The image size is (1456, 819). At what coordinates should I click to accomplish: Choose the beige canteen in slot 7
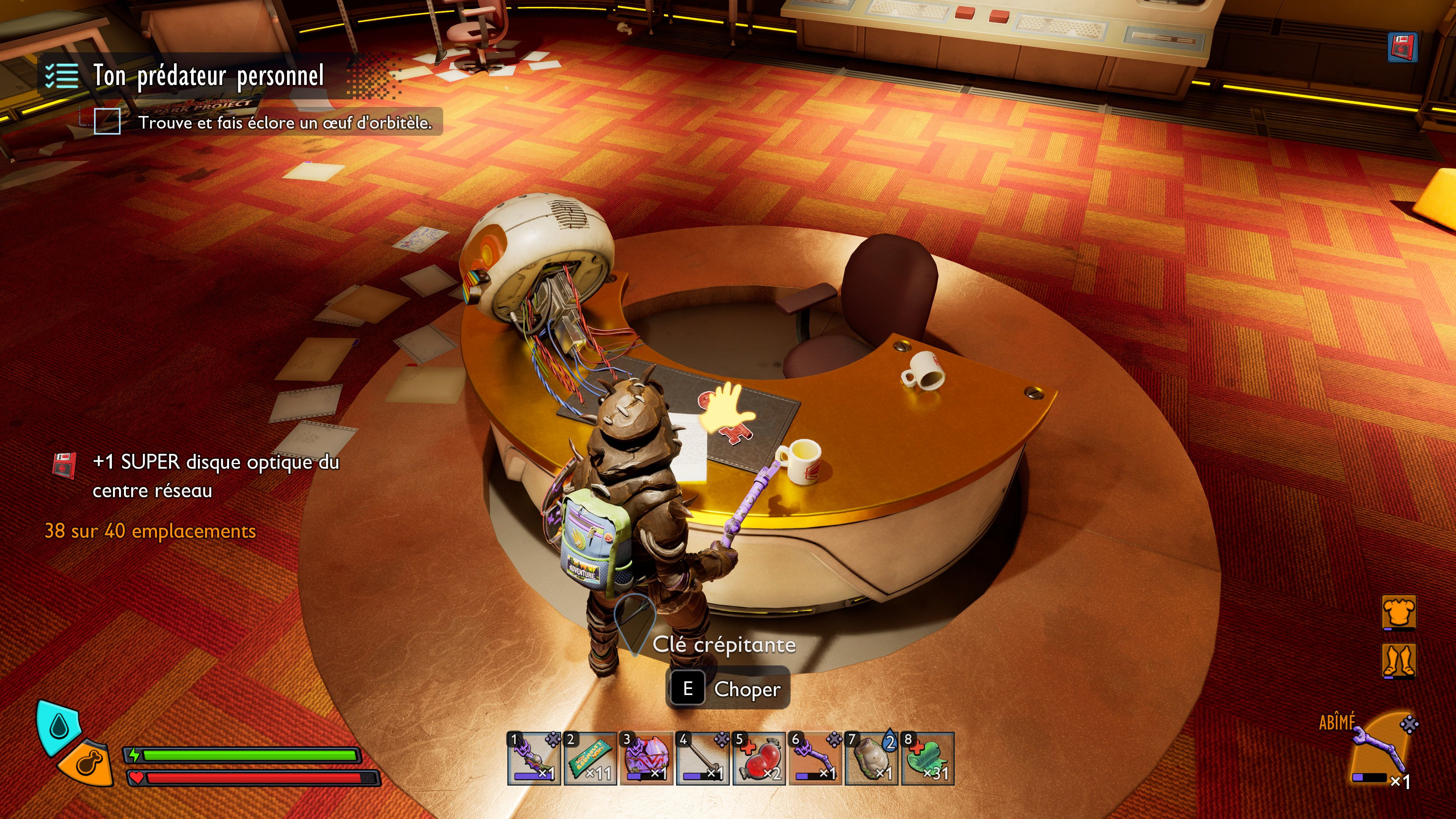872,758
